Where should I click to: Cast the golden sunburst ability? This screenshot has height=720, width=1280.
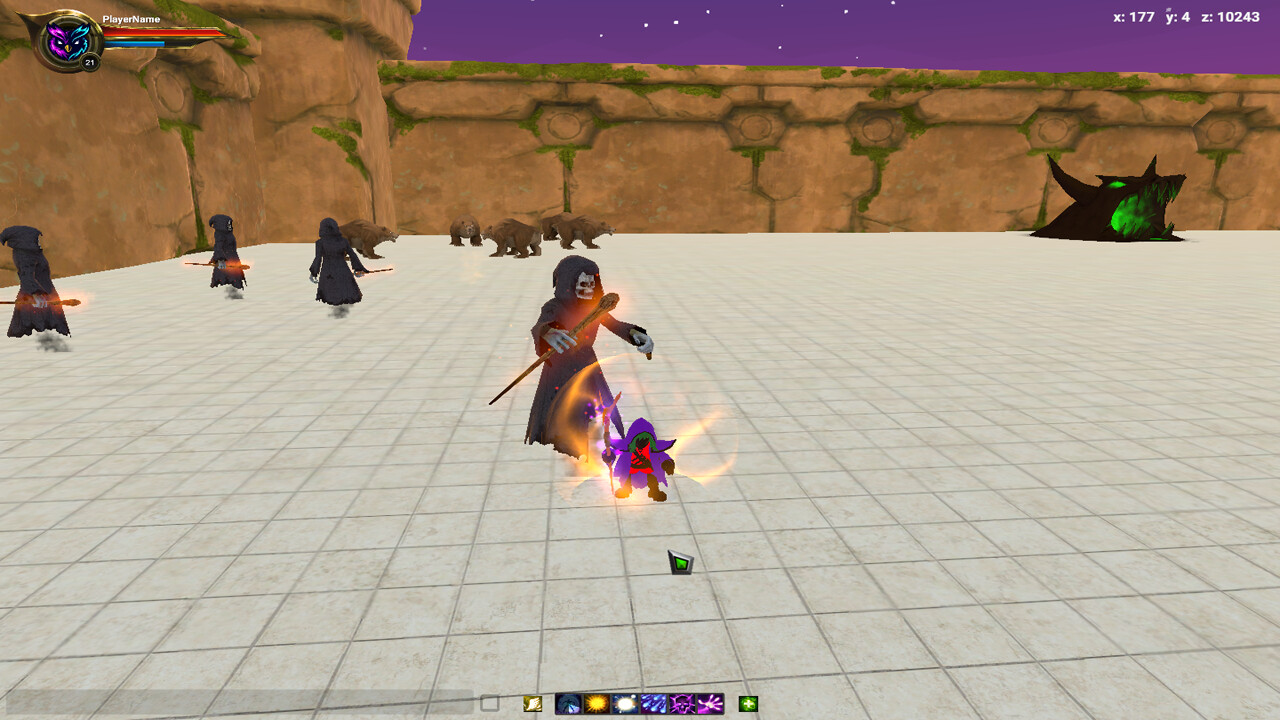[596, 704]
